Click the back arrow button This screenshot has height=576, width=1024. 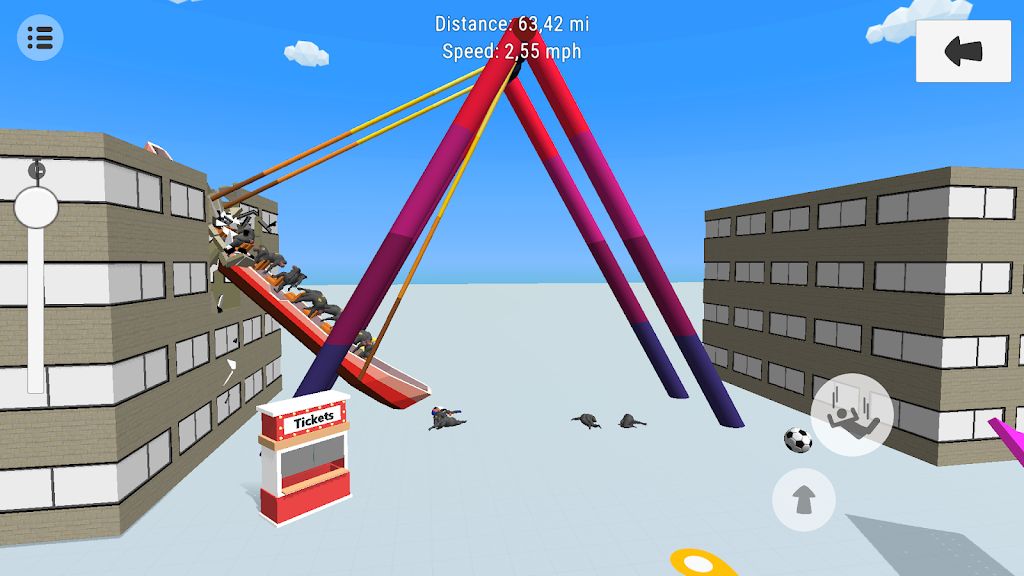click(963, 51)
